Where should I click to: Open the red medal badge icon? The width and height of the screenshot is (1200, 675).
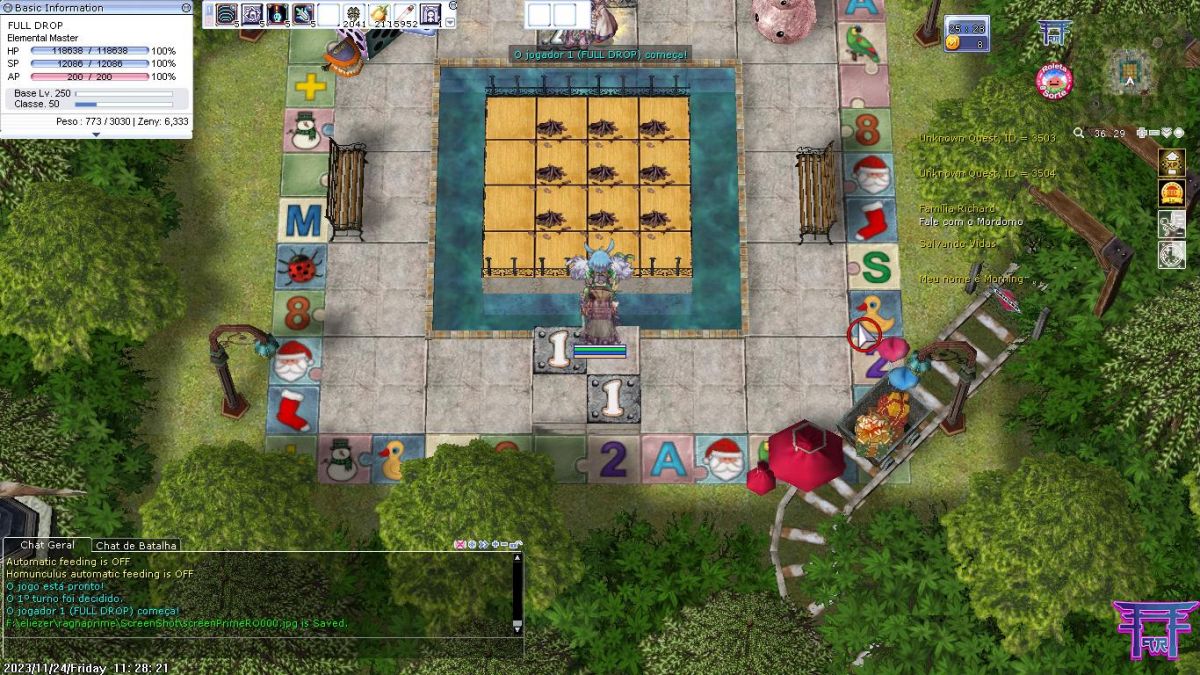pos(1171,193)
